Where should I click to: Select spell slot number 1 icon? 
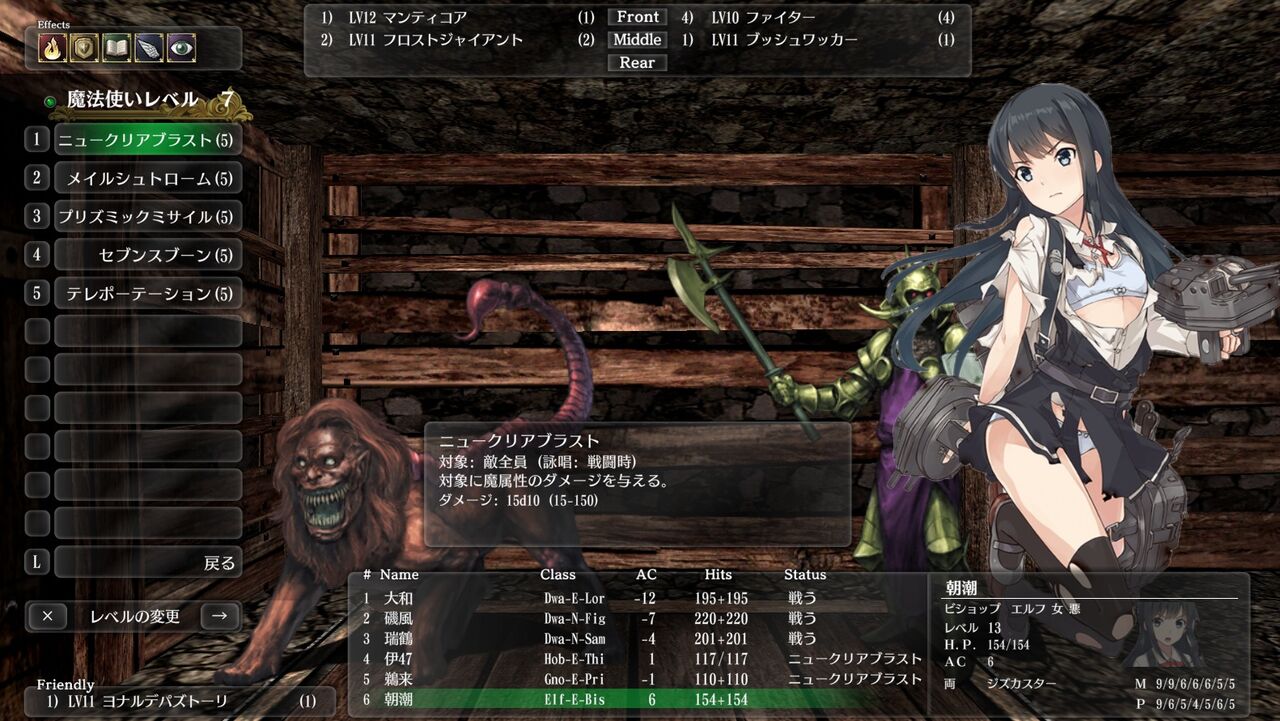coord(36,139)
